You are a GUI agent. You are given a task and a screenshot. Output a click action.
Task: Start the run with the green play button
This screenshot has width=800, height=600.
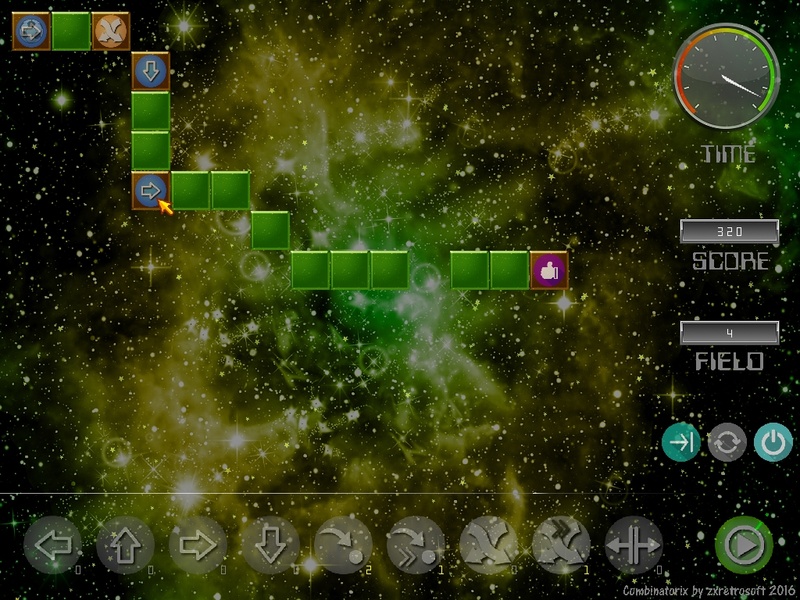pyautogui.click(x=743, y=545)
